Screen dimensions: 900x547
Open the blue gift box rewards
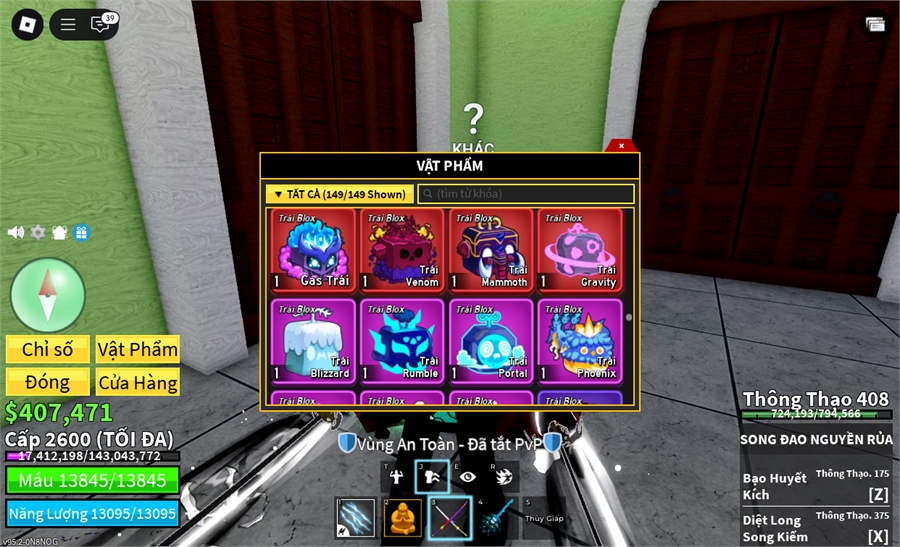coord(81,232)
